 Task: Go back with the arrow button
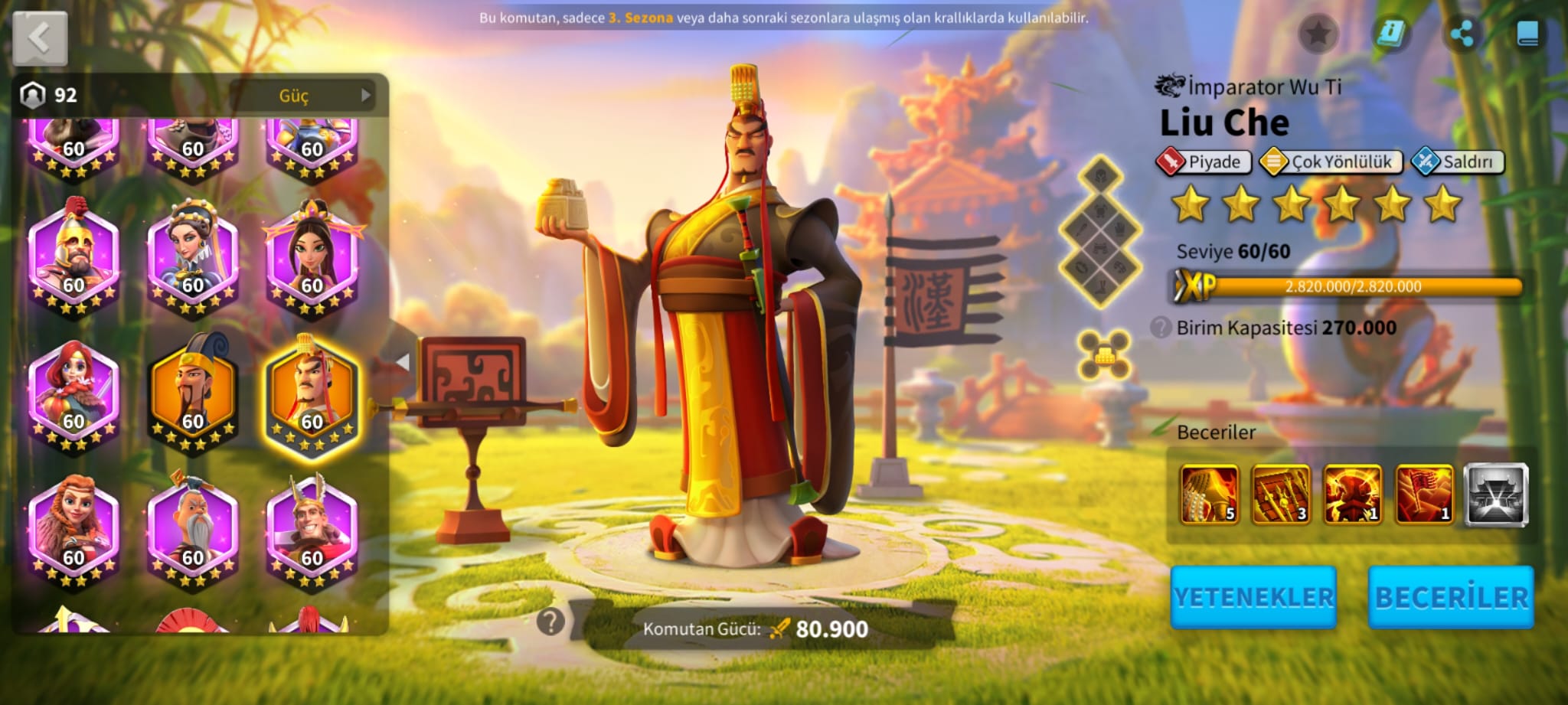[x=40, y=38]
